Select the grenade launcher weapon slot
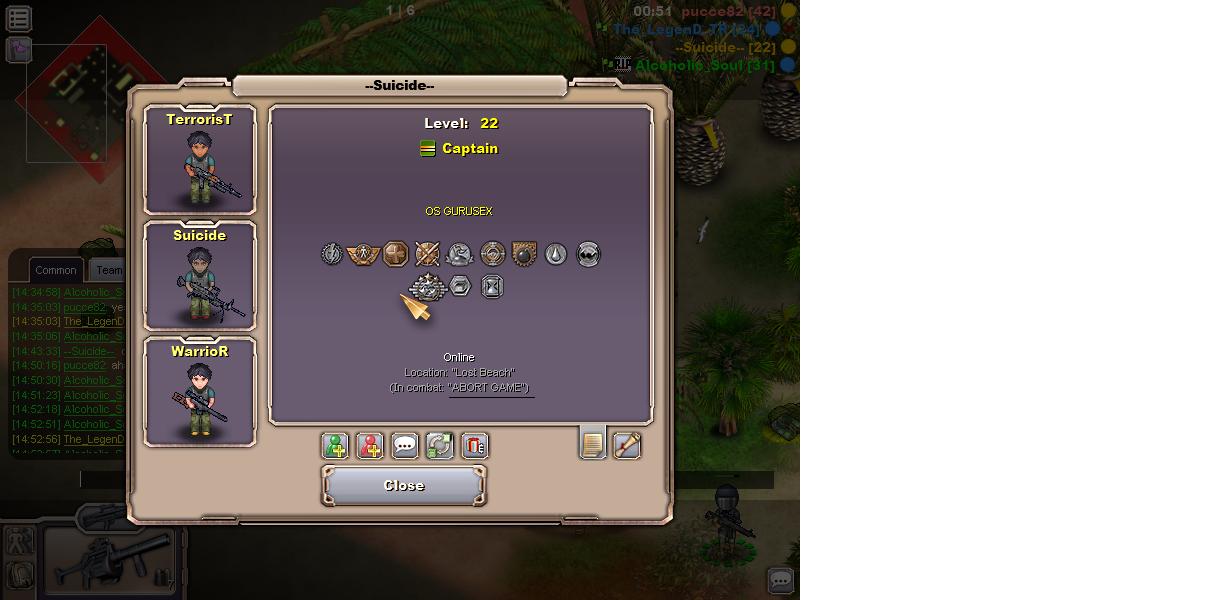The width and height of the screenshot is (1218, 600). pyautogui.click(x=110, y=562)
